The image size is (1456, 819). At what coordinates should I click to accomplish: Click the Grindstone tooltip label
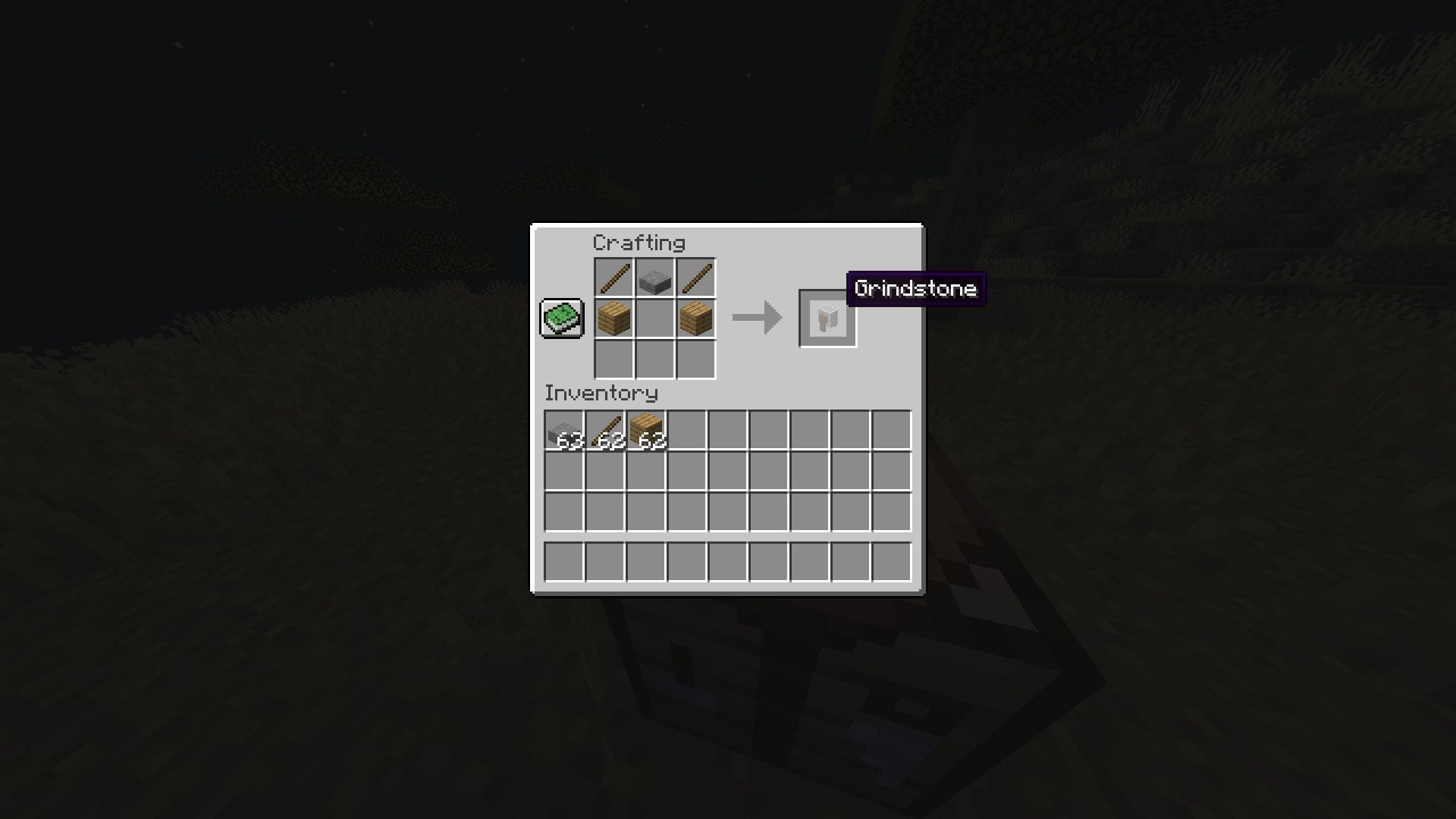[915, 289]
